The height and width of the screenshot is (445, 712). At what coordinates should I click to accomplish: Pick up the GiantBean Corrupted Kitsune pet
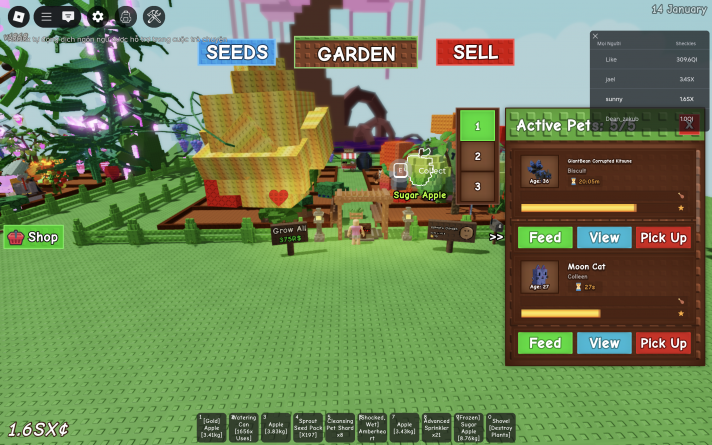pyautogui.click(x=663, y=237)
